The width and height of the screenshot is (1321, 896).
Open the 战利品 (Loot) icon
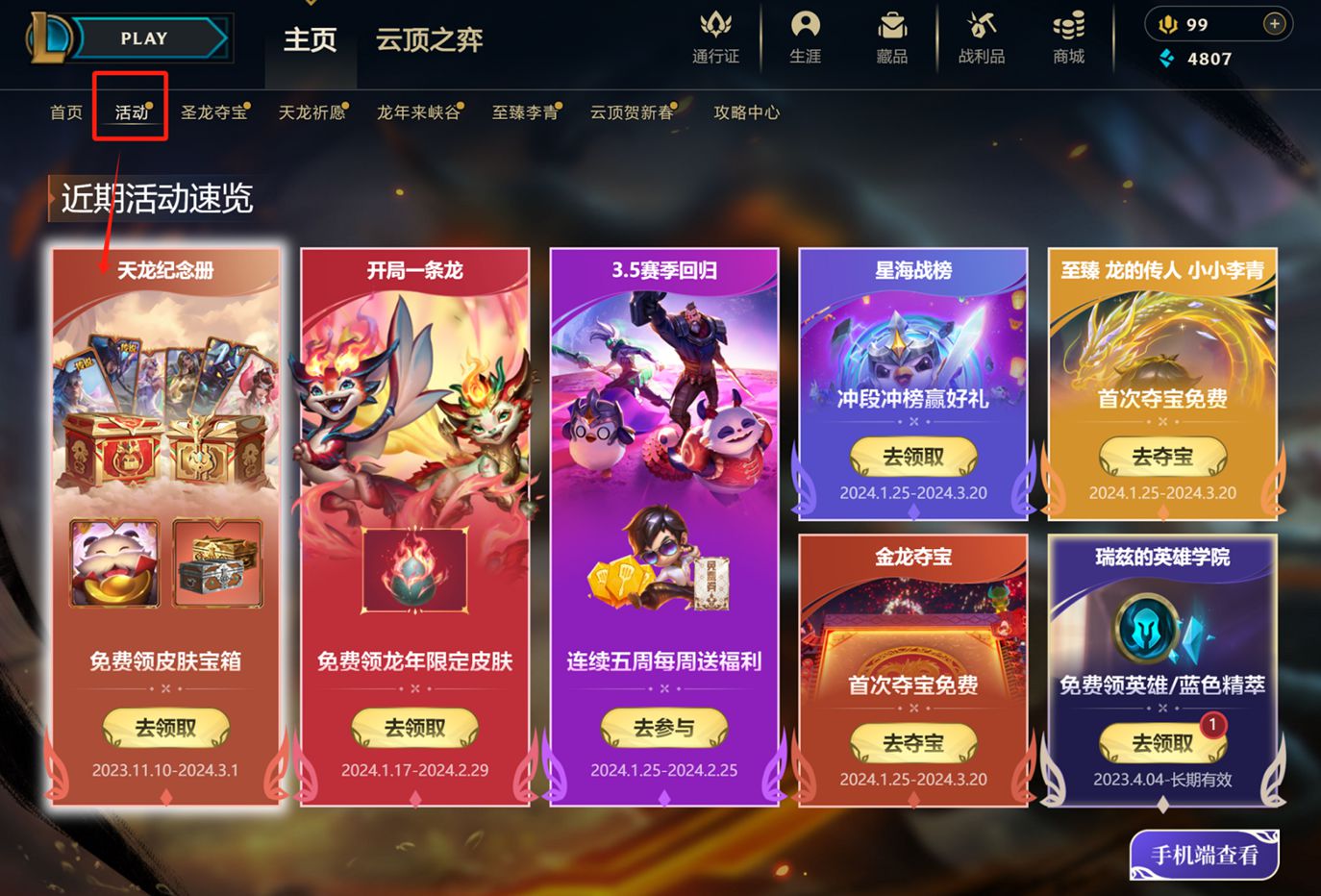[x=978, y=38]
